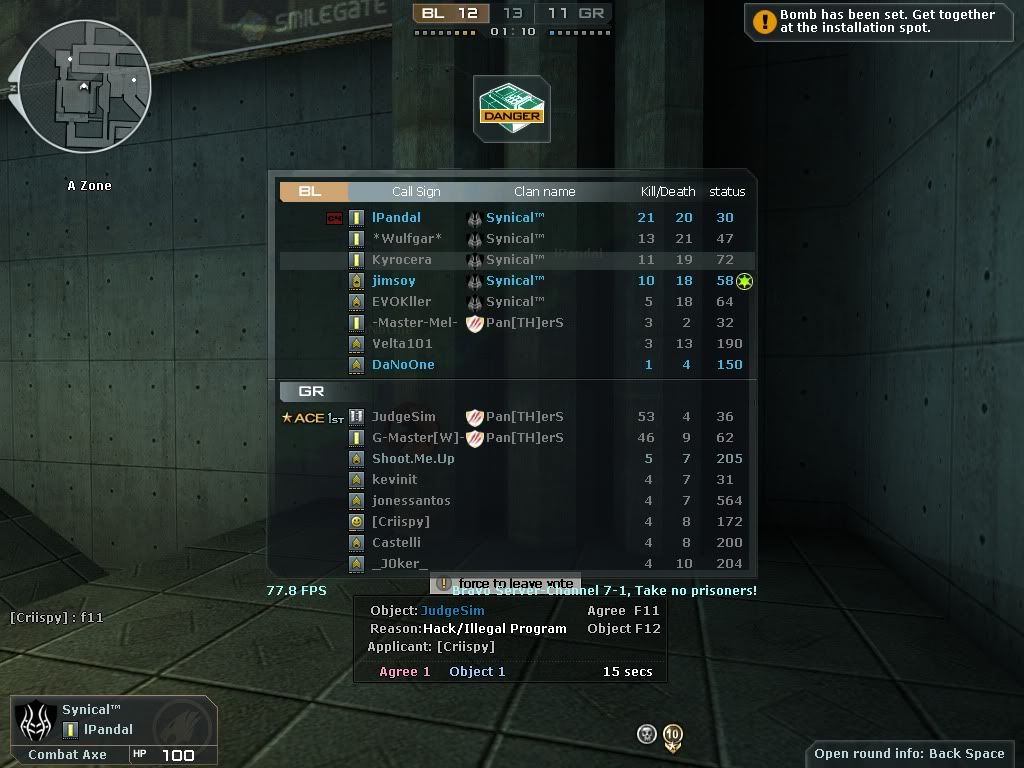Select Velta101 in the player list

click(x=401, y=344)
